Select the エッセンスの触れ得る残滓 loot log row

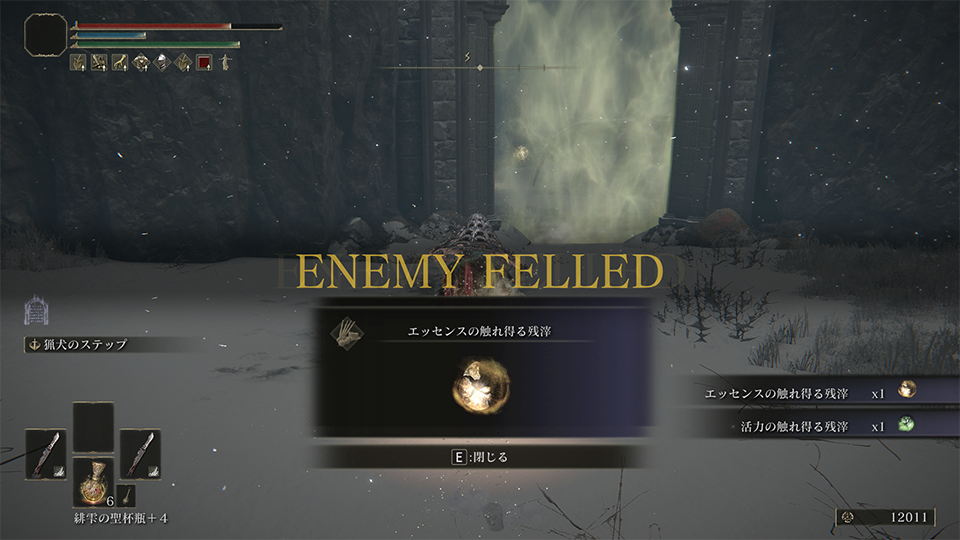point(810,393)
